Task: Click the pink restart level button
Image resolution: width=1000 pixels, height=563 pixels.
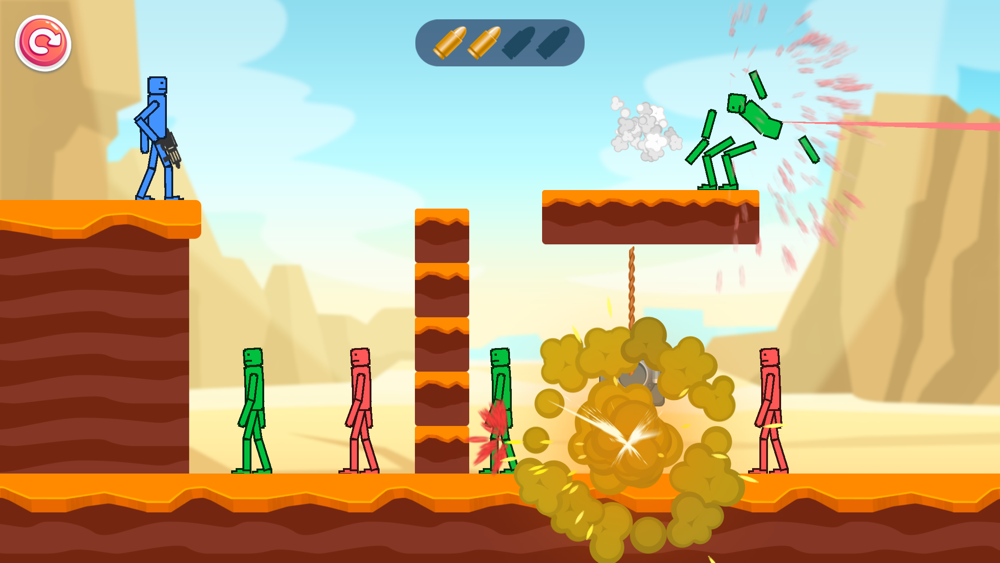Action: click(x=43, y=43)
